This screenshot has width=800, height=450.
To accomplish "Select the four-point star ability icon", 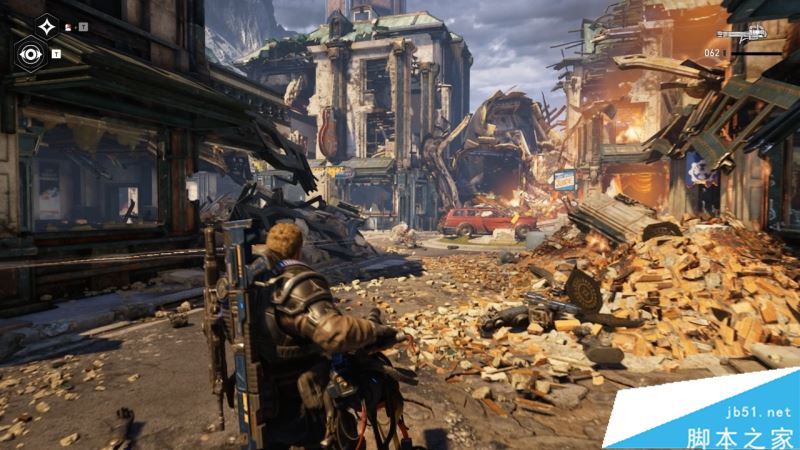I will [x=46, y=24].
